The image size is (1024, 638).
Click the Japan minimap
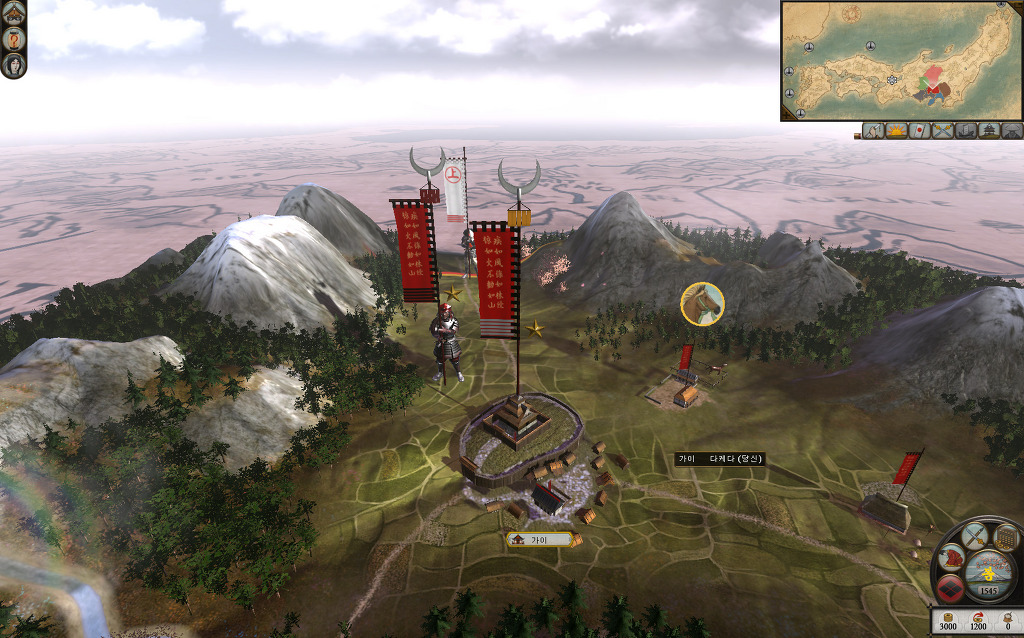click(x=900, y=60)
